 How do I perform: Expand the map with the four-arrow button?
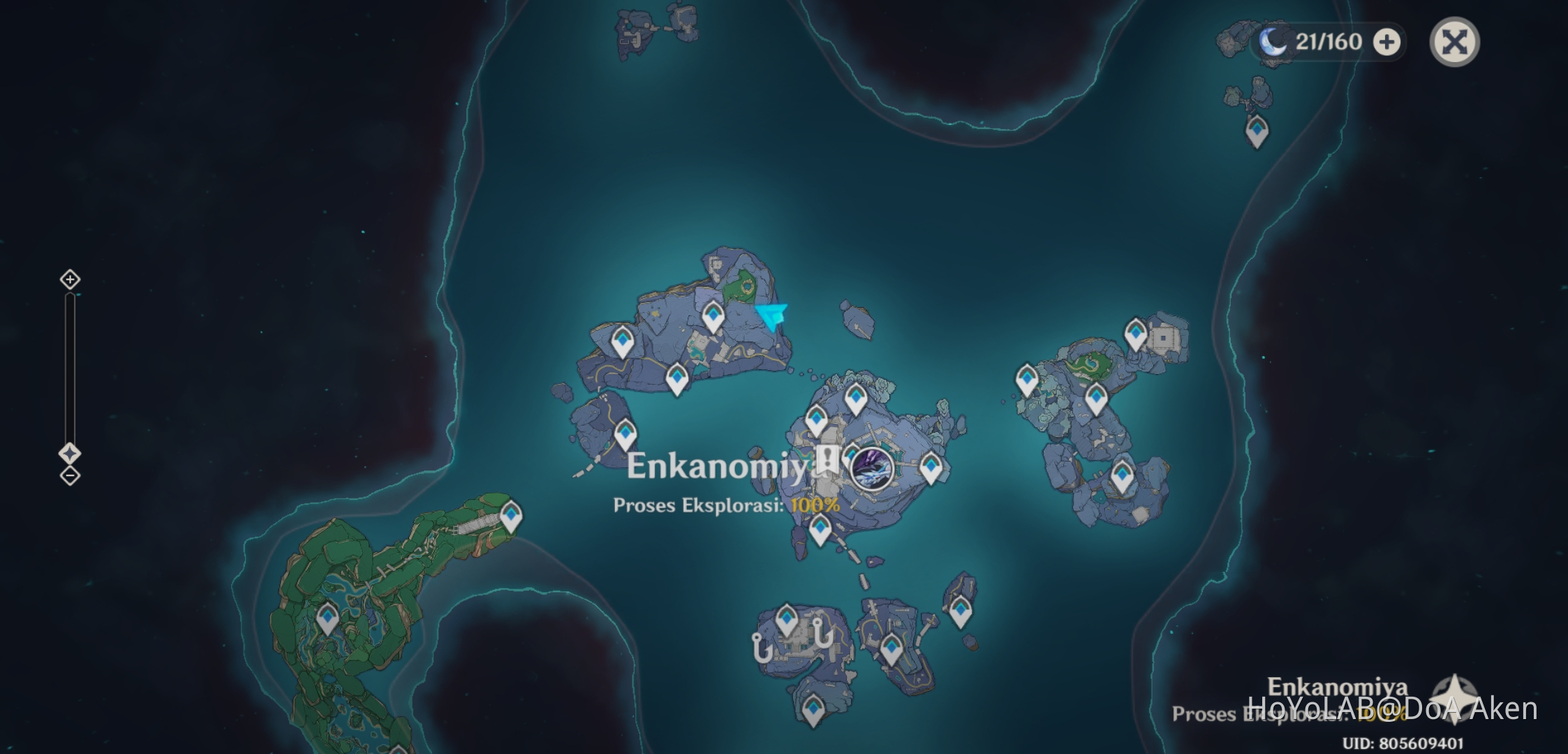pyautogui.click(x=1456, y=42)
